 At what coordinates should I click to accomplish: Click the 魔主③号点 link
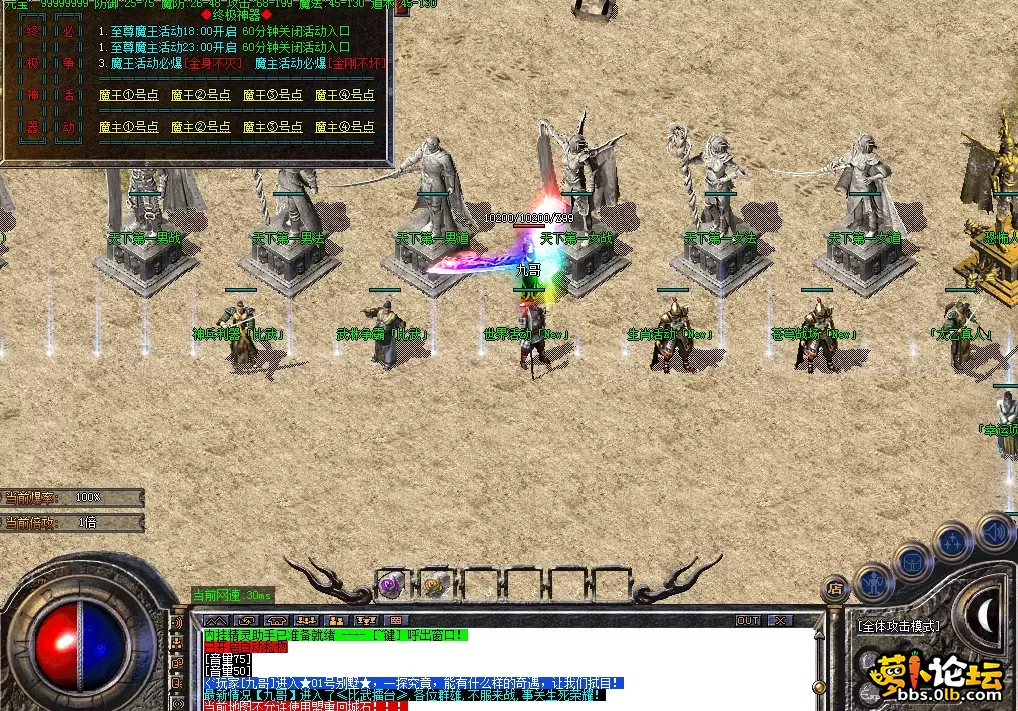[x=272, y=127]
